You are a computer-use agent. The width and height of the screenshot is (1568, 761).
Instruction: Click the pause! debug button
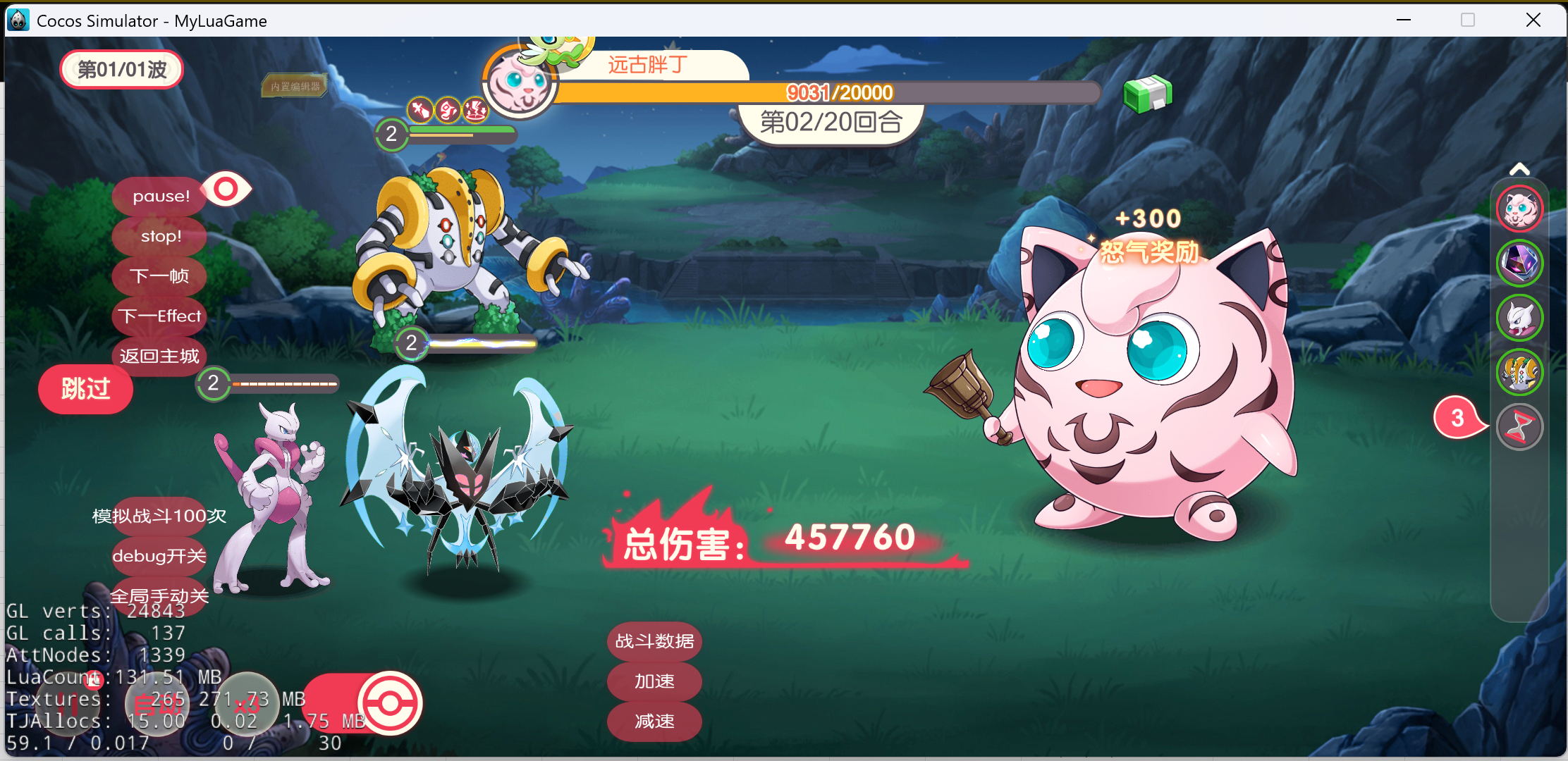161,196
